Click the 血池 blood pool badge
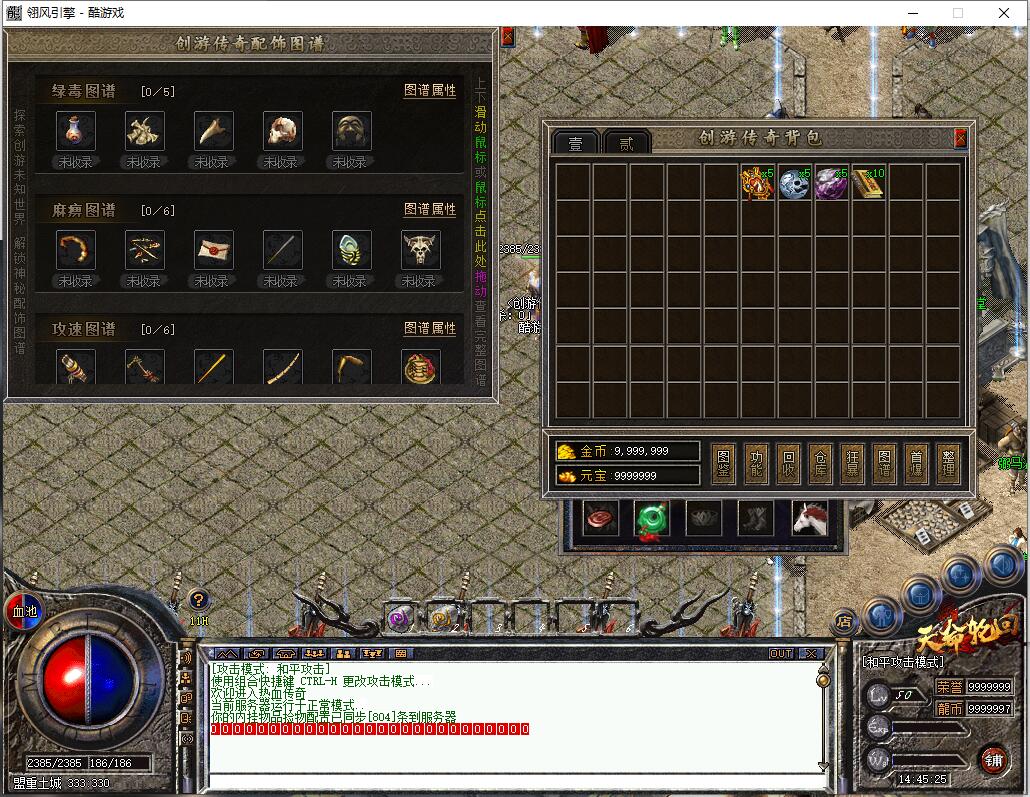1030x797 pixels. (22, 611)
